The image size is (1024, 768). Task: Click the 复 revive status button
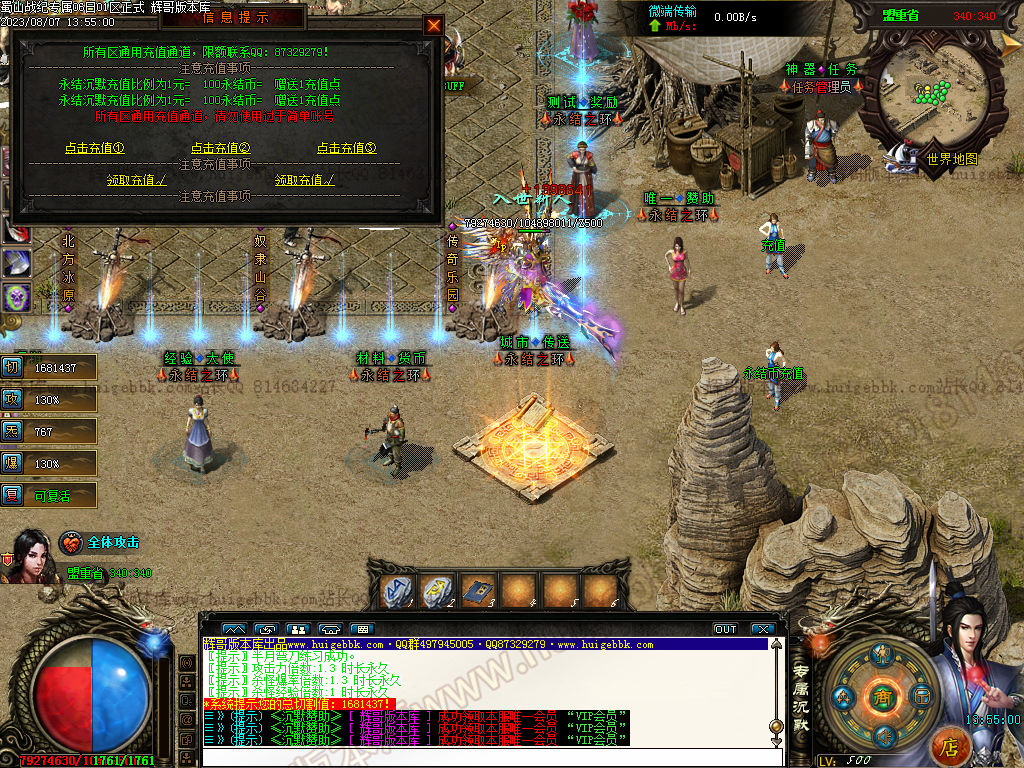[12, 495]
